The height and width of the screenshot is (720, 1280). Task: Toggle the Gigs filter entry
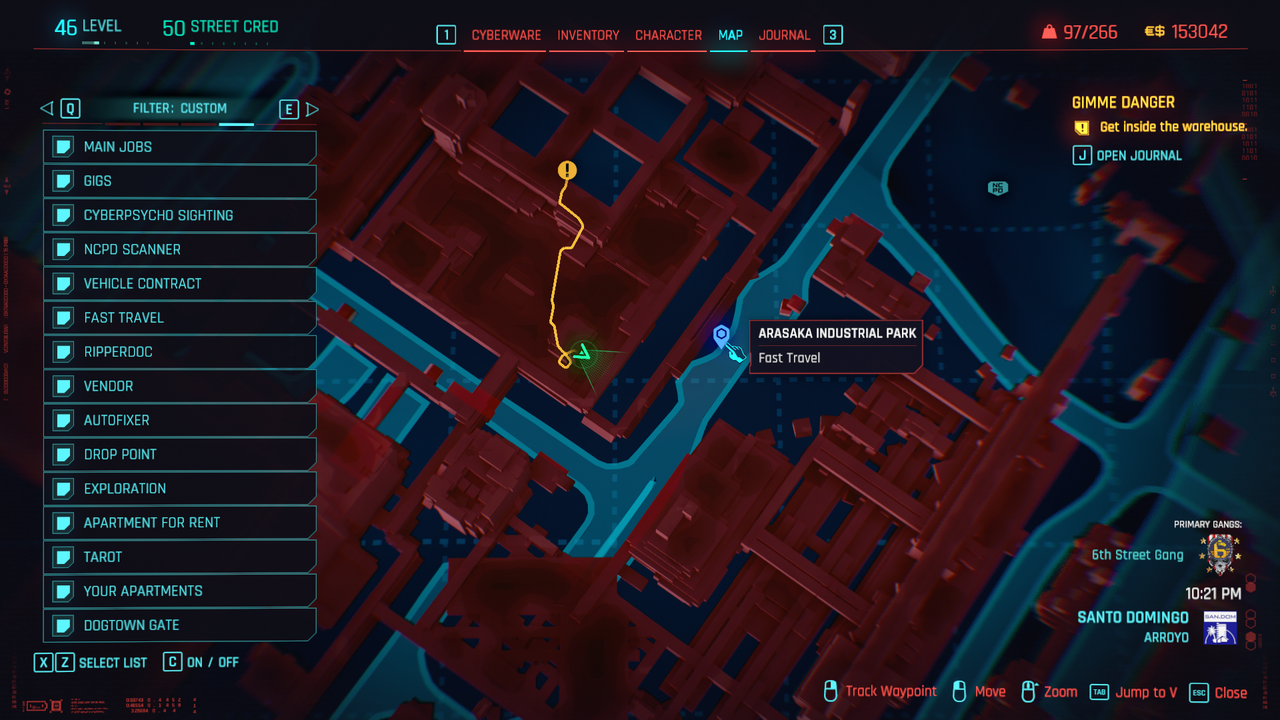180,181
